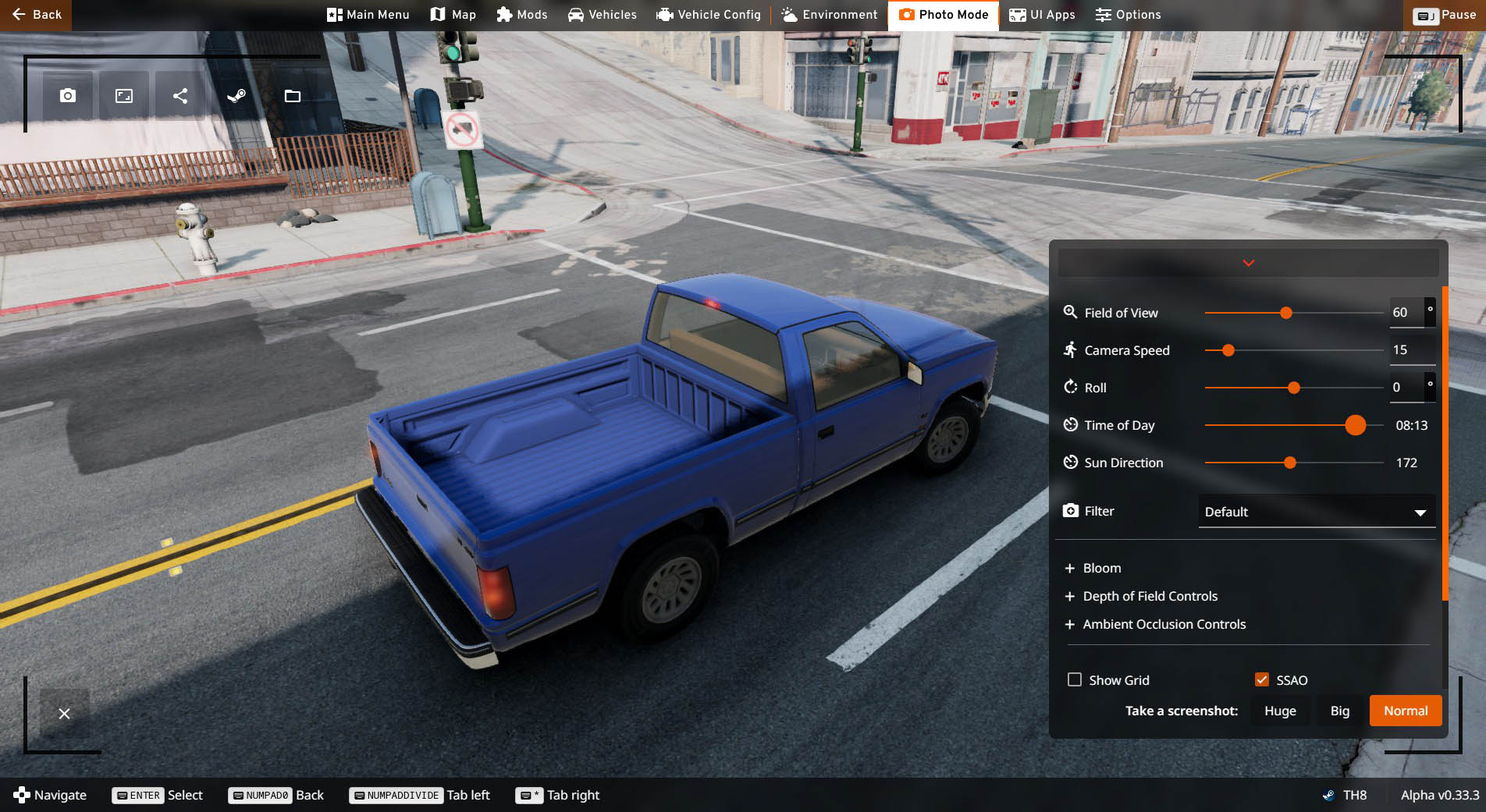Select the Environment tab
This screenshot has width=1486, height=812.
[x=829, y=15]
